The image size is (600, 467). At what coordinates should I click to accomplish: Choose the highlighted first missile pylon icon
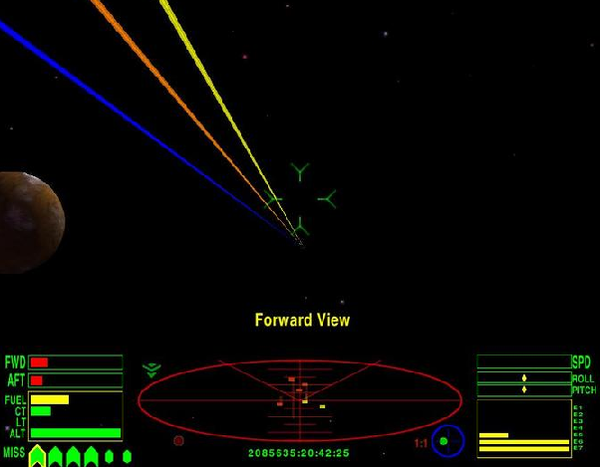coord(37,456)
